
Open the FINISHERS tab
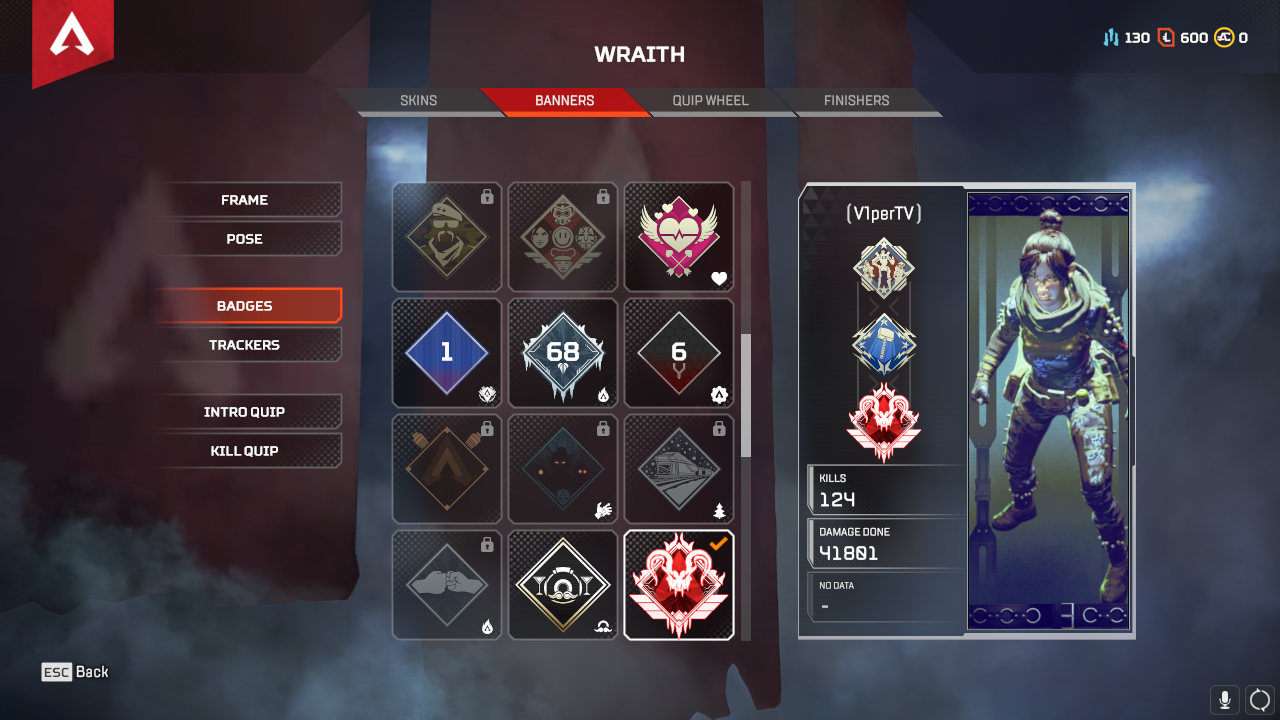tap(855, 100)
